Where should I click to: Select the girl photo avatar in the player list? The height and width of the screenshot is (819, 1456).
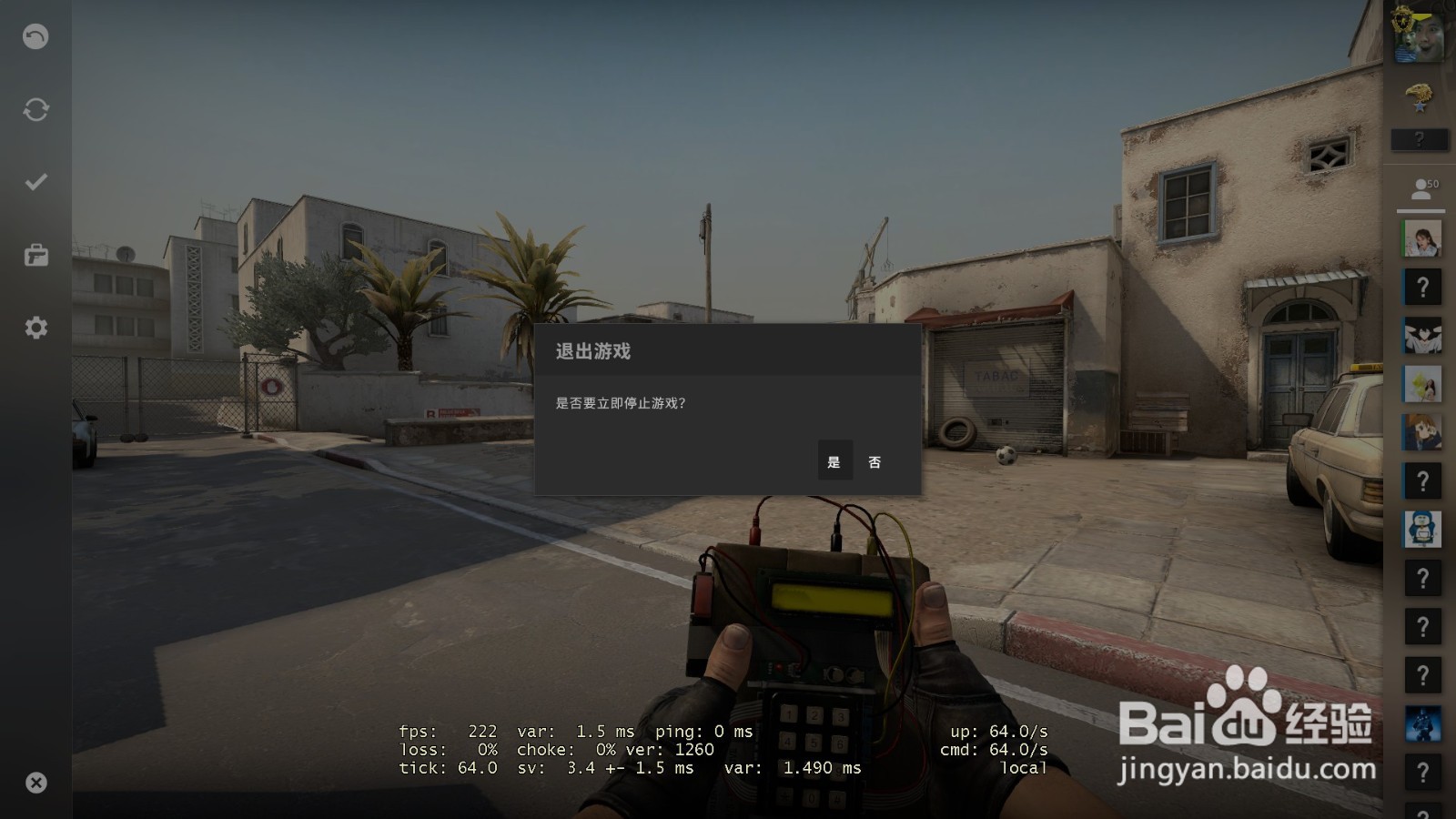click(x=1421, y=237)
